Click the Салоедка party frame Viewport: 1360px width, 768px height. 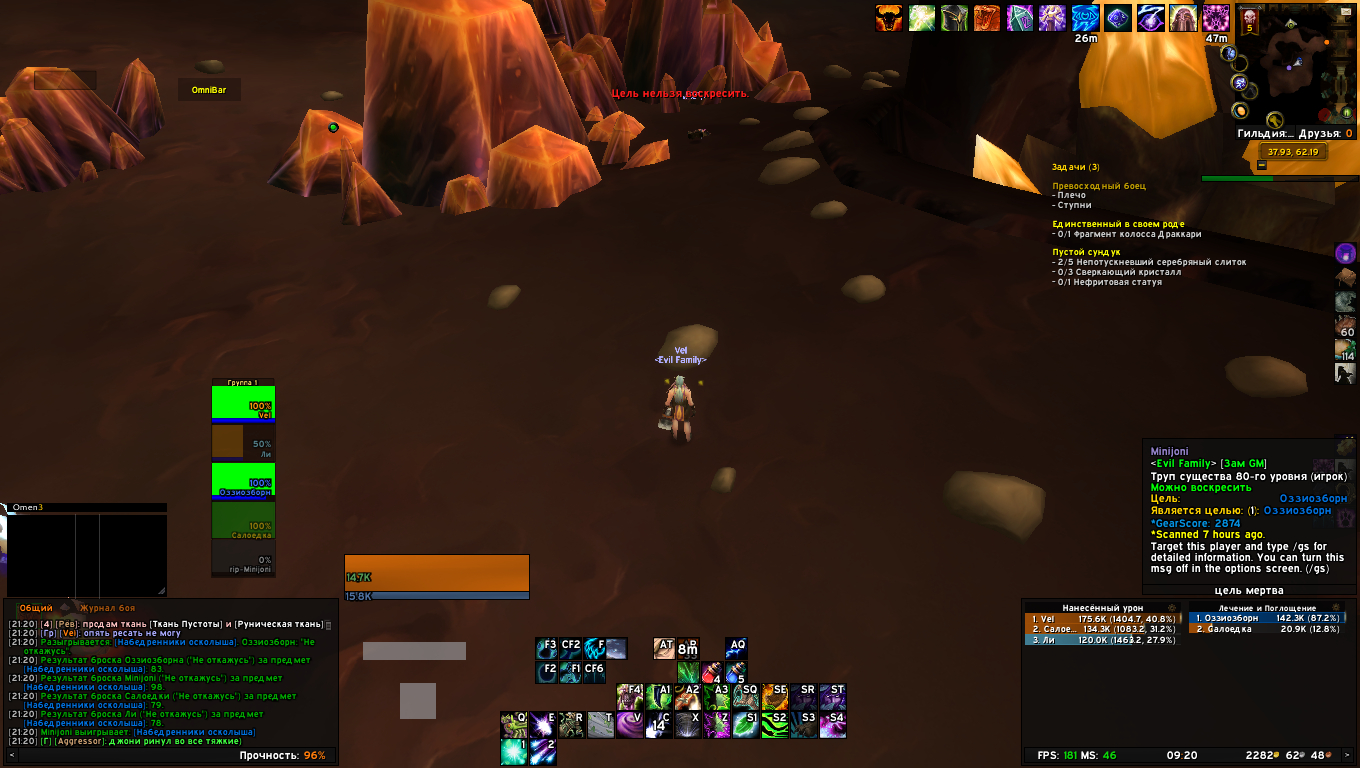(243, 519)
